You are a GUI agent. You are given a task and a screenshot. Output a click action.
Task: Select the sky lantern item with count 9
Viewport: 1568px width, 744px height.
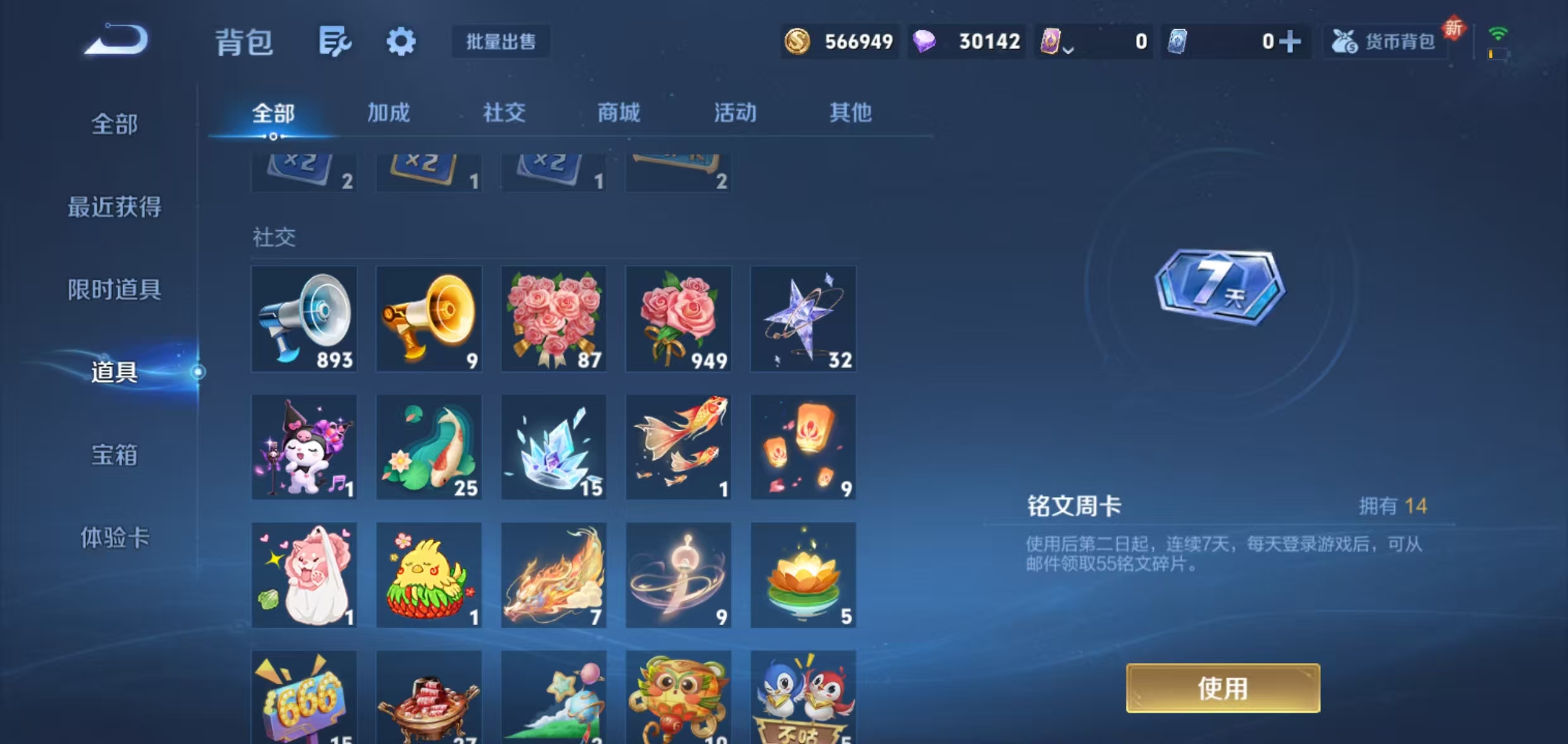coord(803,447)
